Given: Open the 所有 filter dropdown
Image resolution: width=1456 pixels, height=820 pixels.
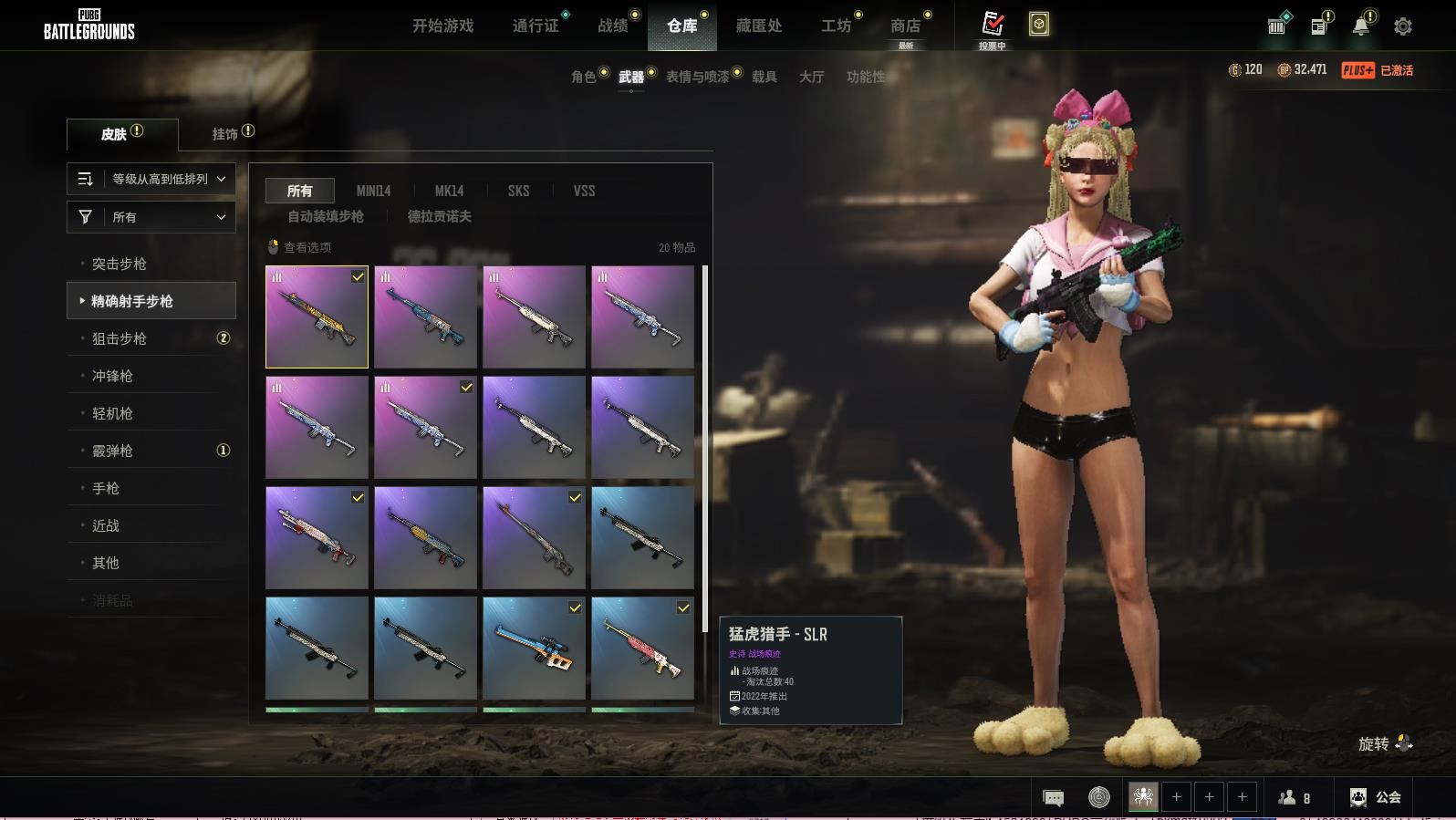Looking at the screenshot, I should [151, 217].
